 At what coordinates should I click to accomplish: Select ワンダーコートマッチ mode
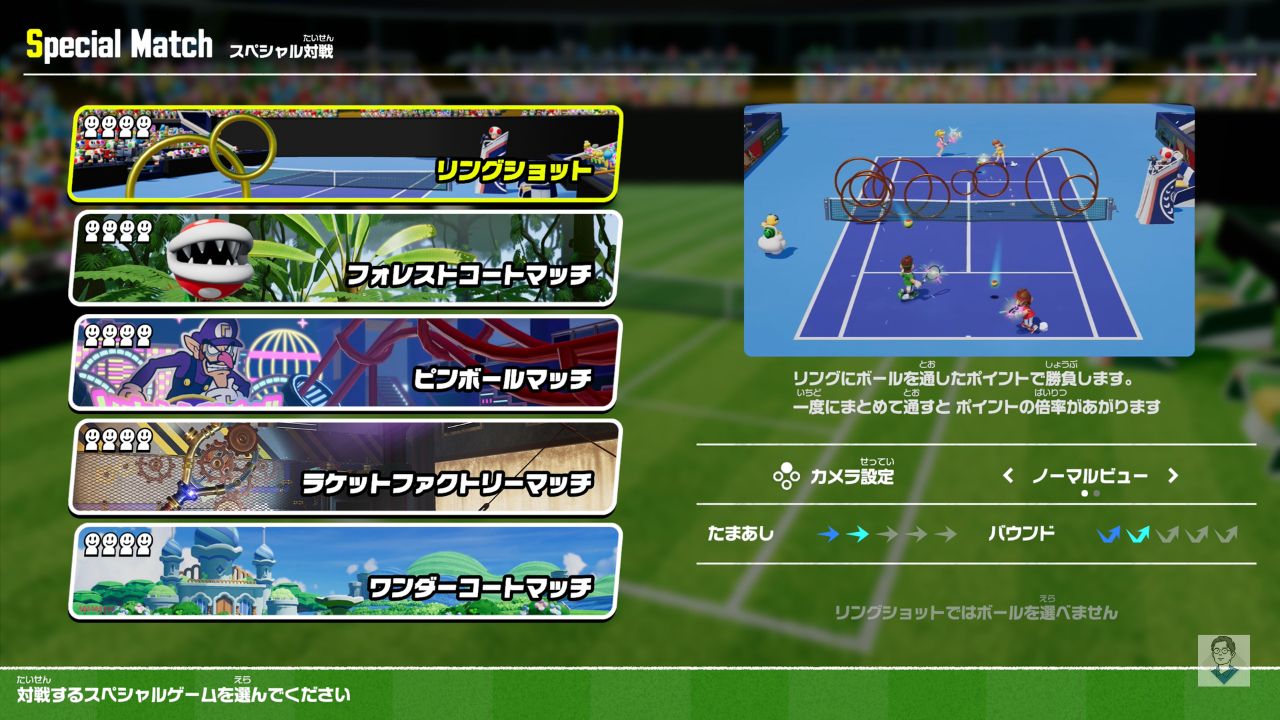click(x=345, y=570)
